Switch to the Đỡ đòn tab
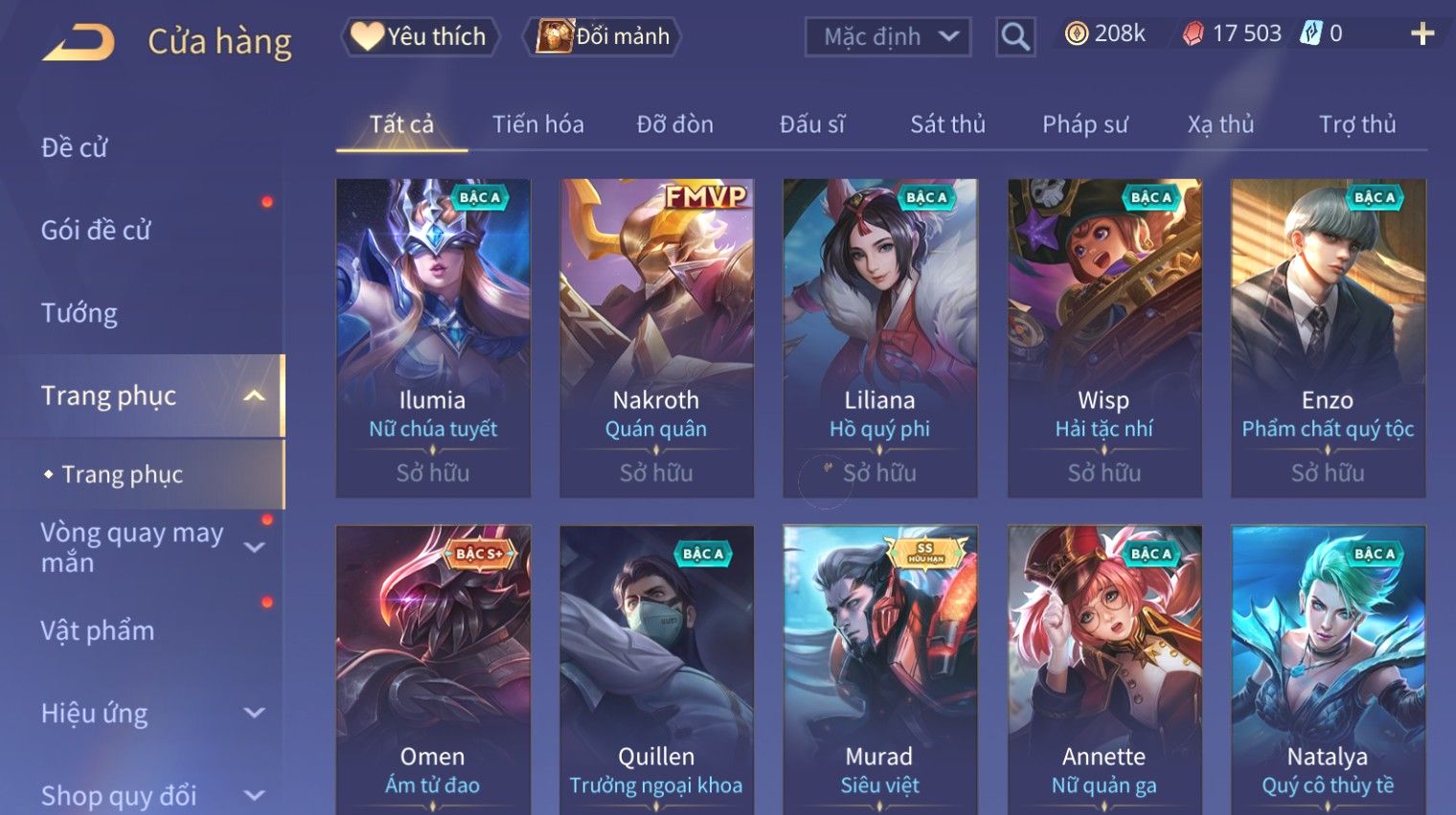This screenshot has height=815, width=1456. (674, 125)
